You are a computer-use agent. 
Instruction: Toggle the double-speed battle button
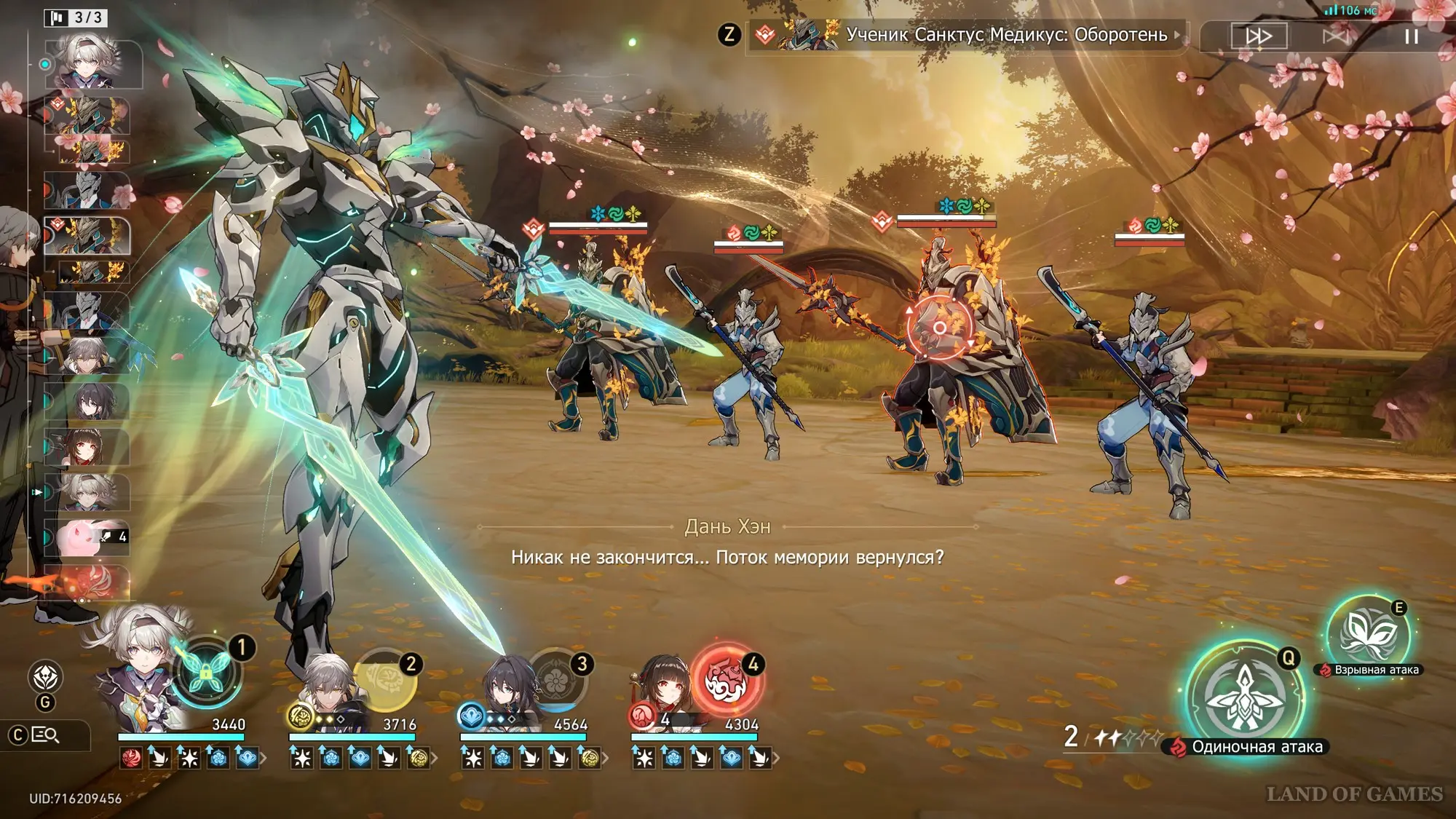point(1259,36)
